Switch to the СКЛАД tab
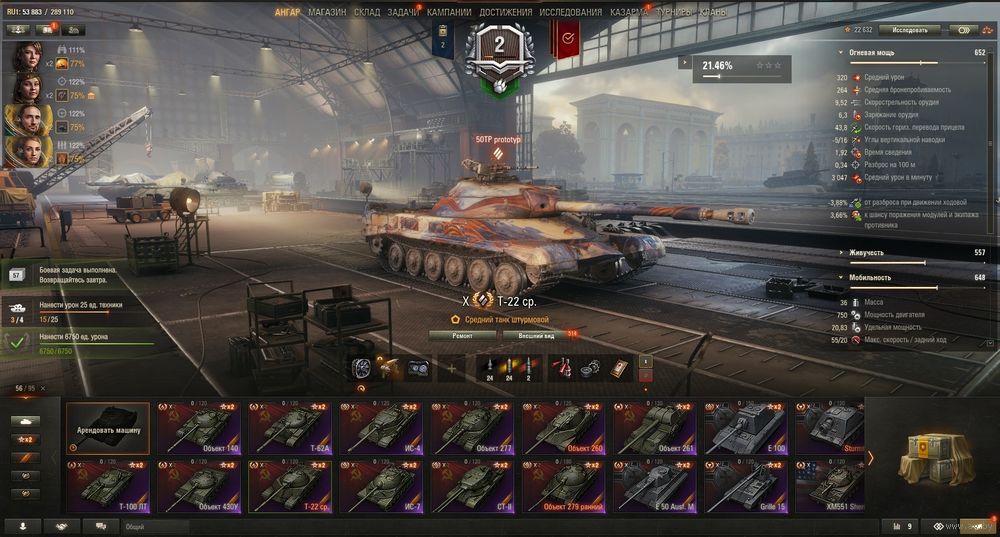Viewport: 1000px width, 537px height. pos(367,12)
